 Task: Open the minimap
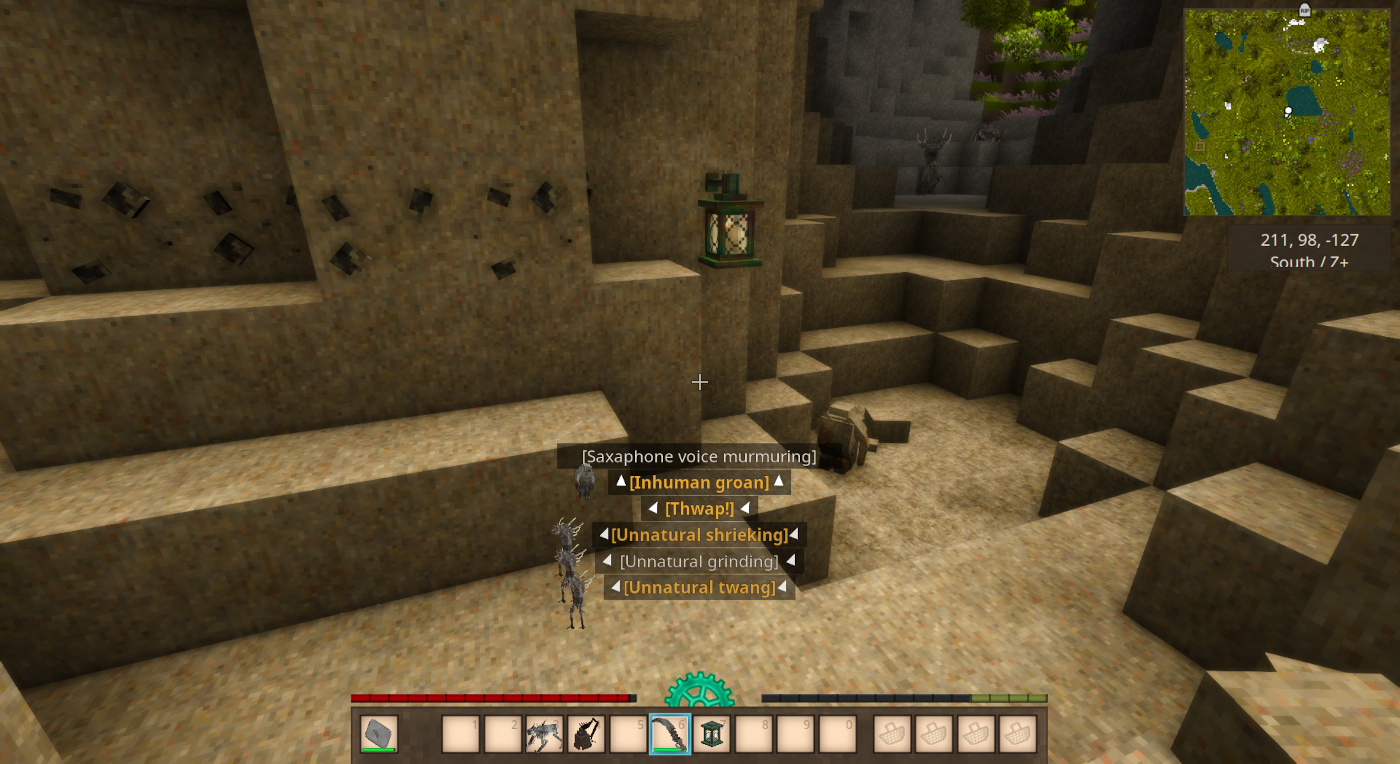1287,112
